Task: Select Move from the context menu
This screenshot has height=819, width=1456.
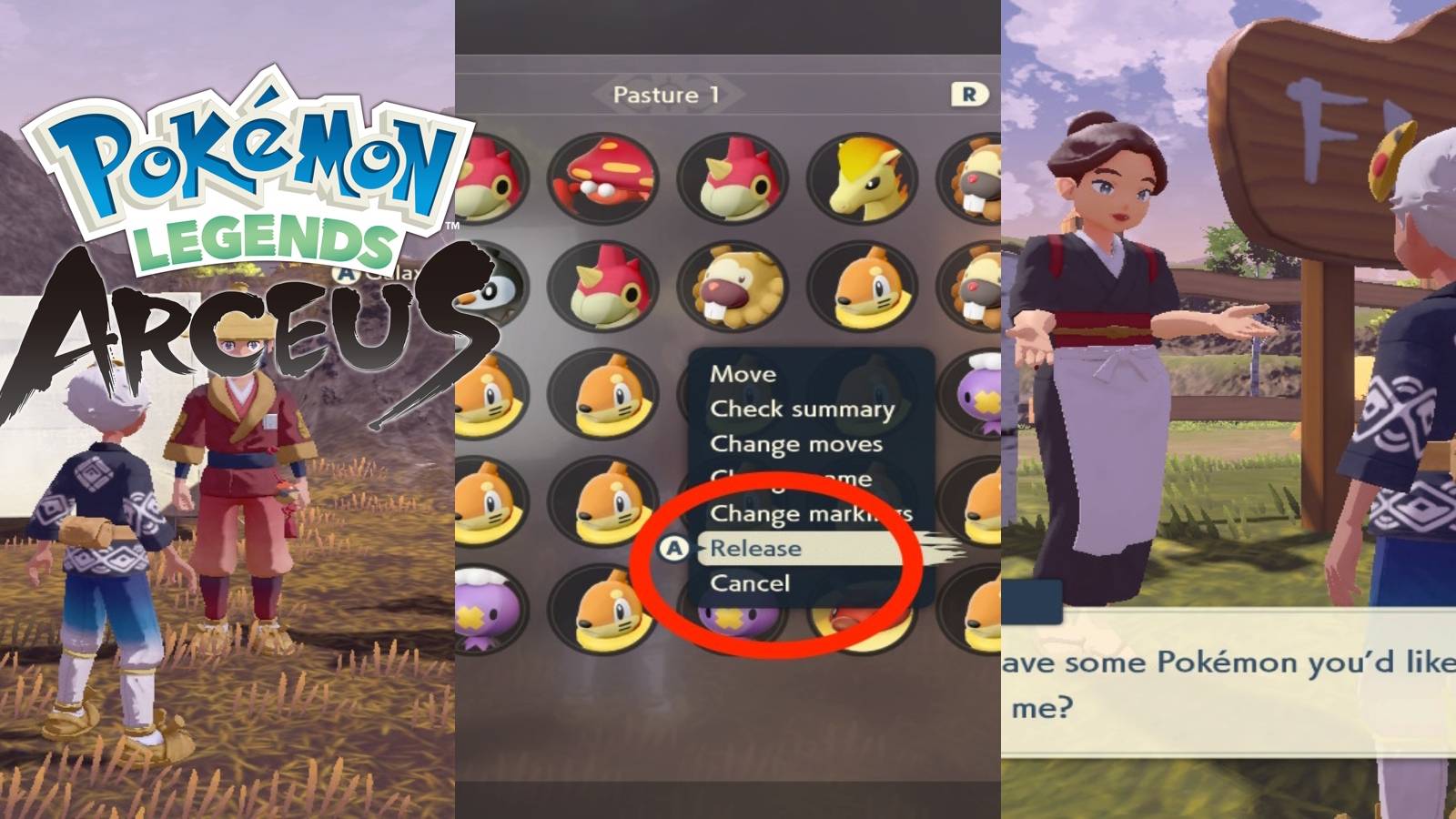Action: 742,373
